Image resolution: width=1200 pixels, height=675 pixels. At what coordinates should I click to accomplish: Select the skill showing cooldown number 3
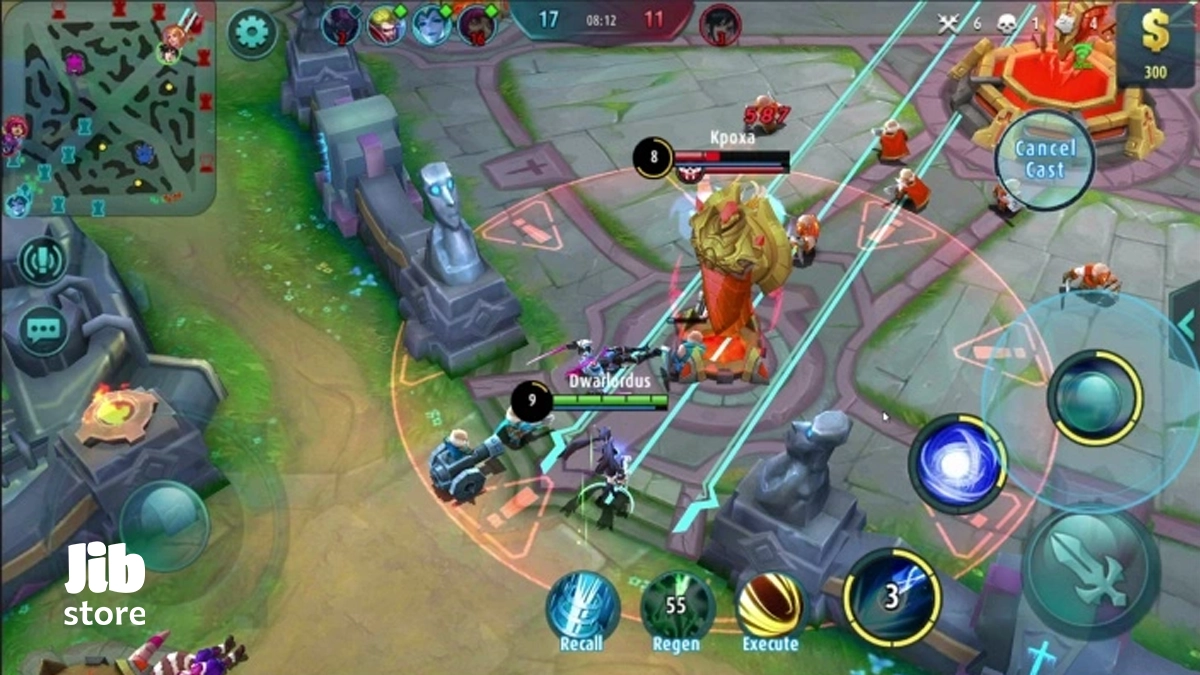tap(891, 597)
